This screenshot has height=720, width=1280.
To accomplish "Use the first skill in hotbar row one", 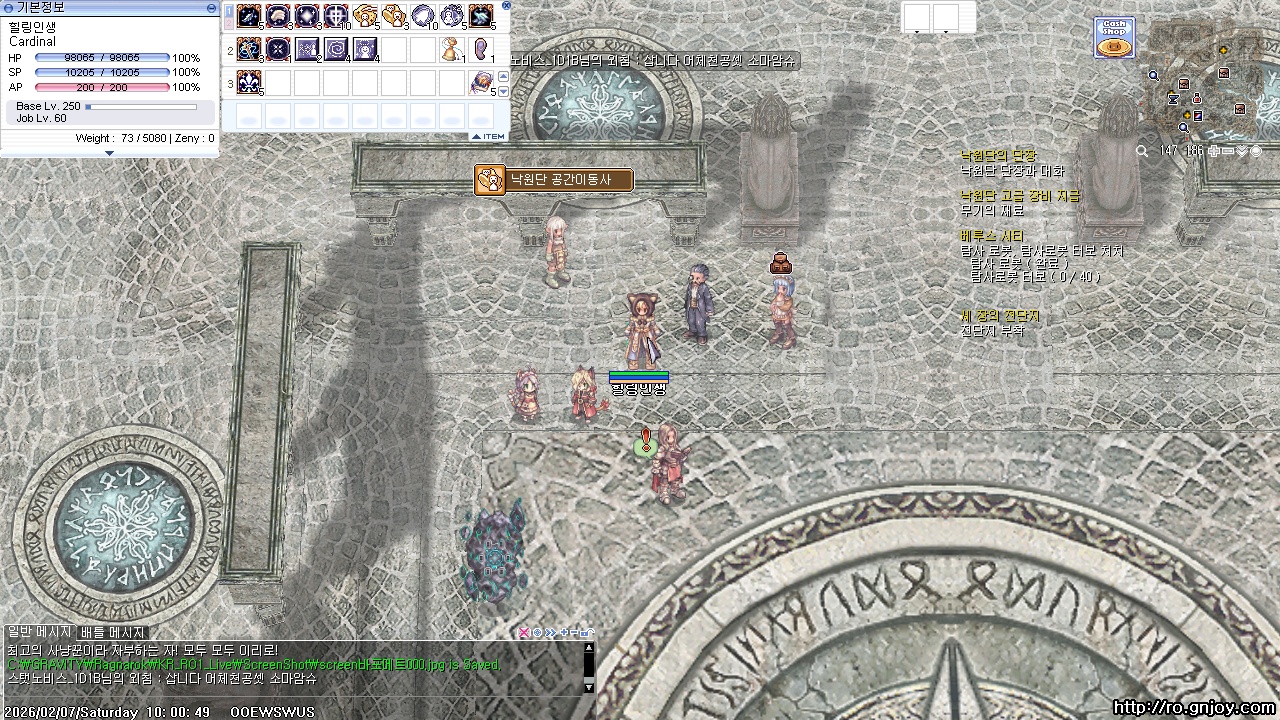I will pos(249,17).
